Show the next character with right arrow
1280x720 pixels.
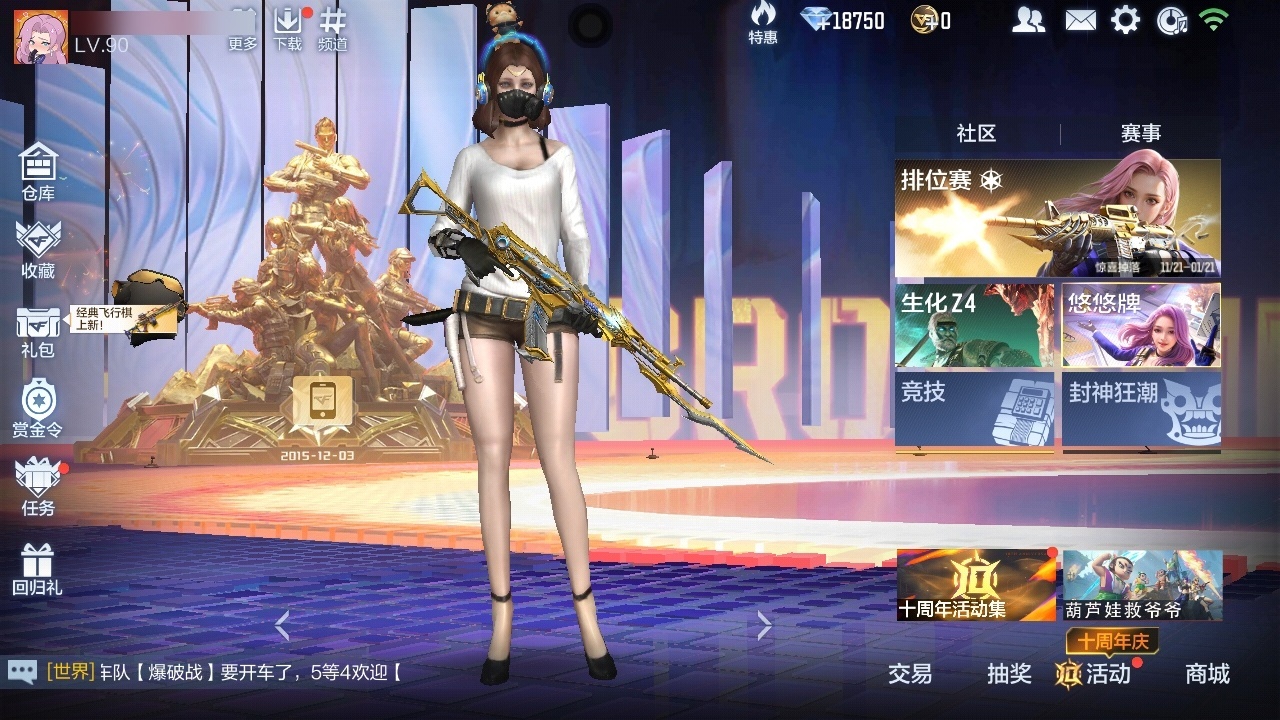[765, 626]
